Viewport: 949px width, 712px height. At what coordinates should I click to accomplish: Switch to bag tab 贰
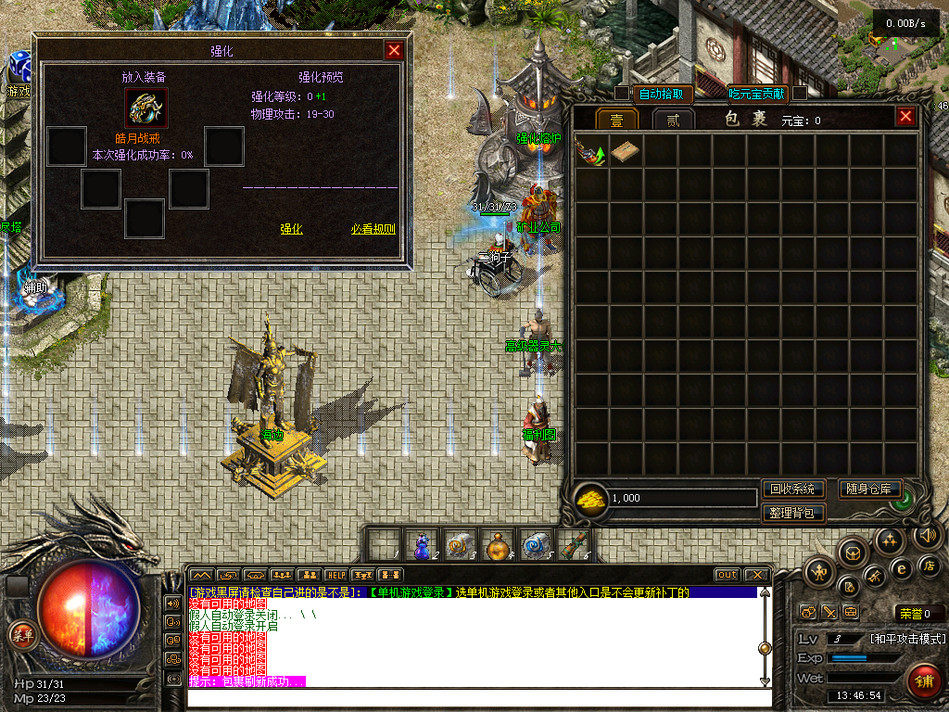673,119
